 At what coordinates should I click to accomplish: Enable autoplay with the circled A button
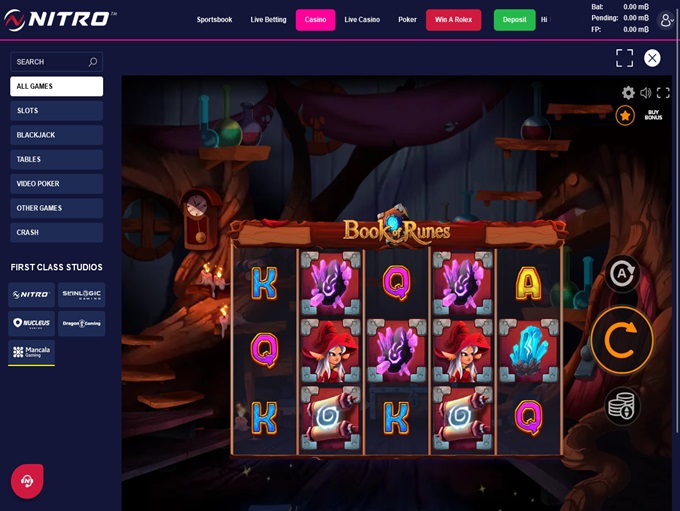[621, 273]
